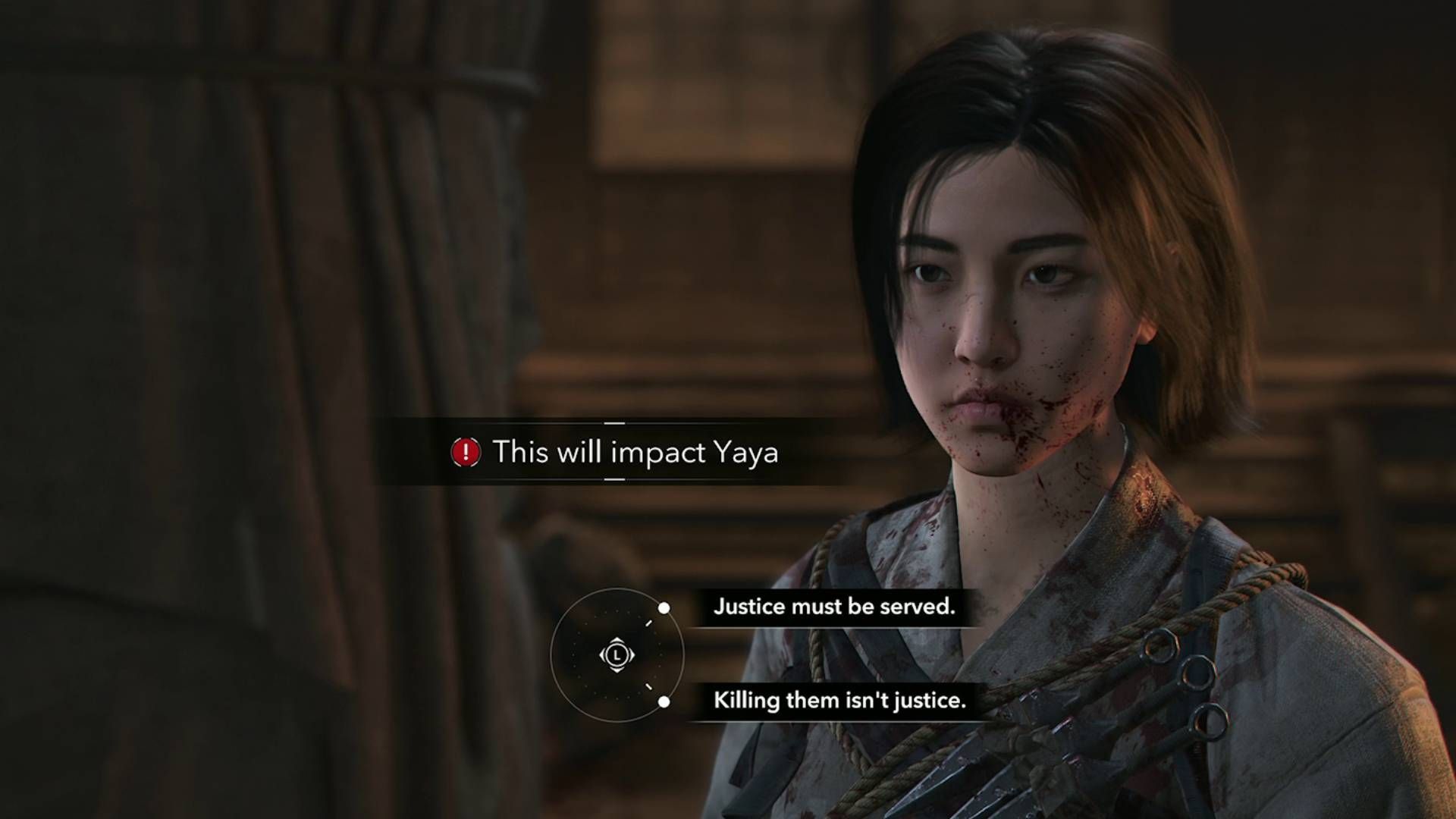Click along the circular dialogue wheel ring
This screenshot has width=1456, height=819.
click(552, 654)
